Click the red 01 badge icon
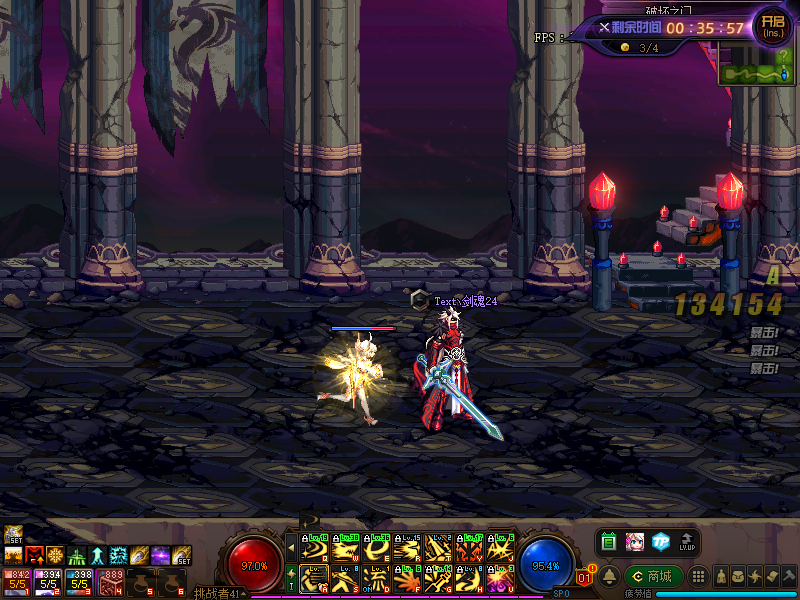800x600 pixels. [586, 577]
